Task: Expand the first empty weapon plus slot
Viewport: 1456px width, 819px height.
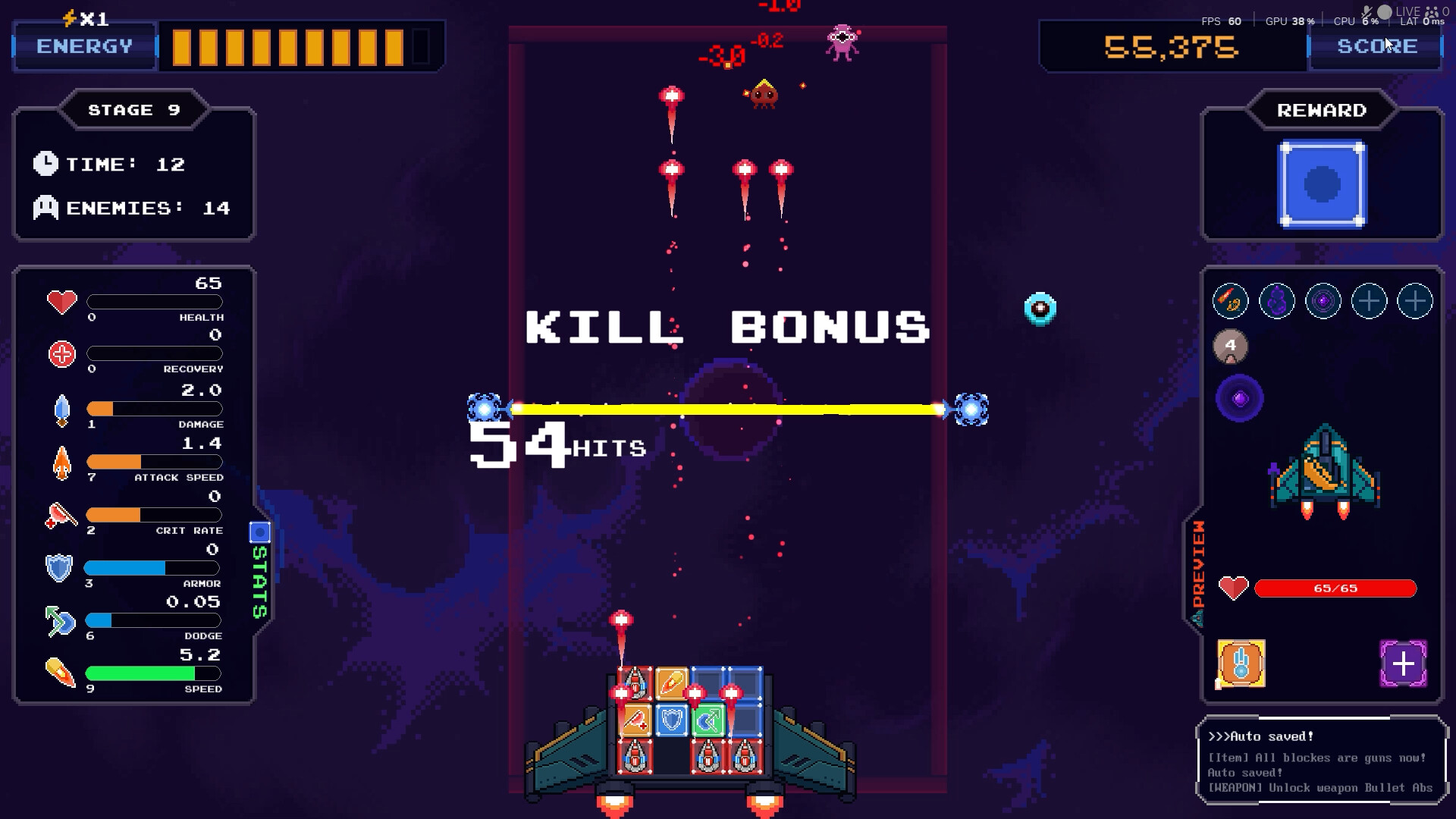Action: click(1369, 300)
